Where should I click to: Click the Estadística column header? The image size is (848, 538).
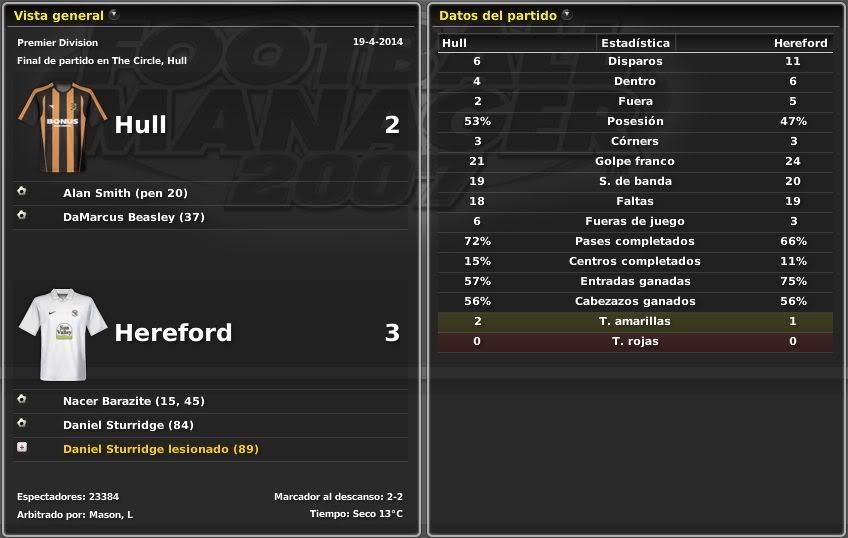click(x=635, y=43)
